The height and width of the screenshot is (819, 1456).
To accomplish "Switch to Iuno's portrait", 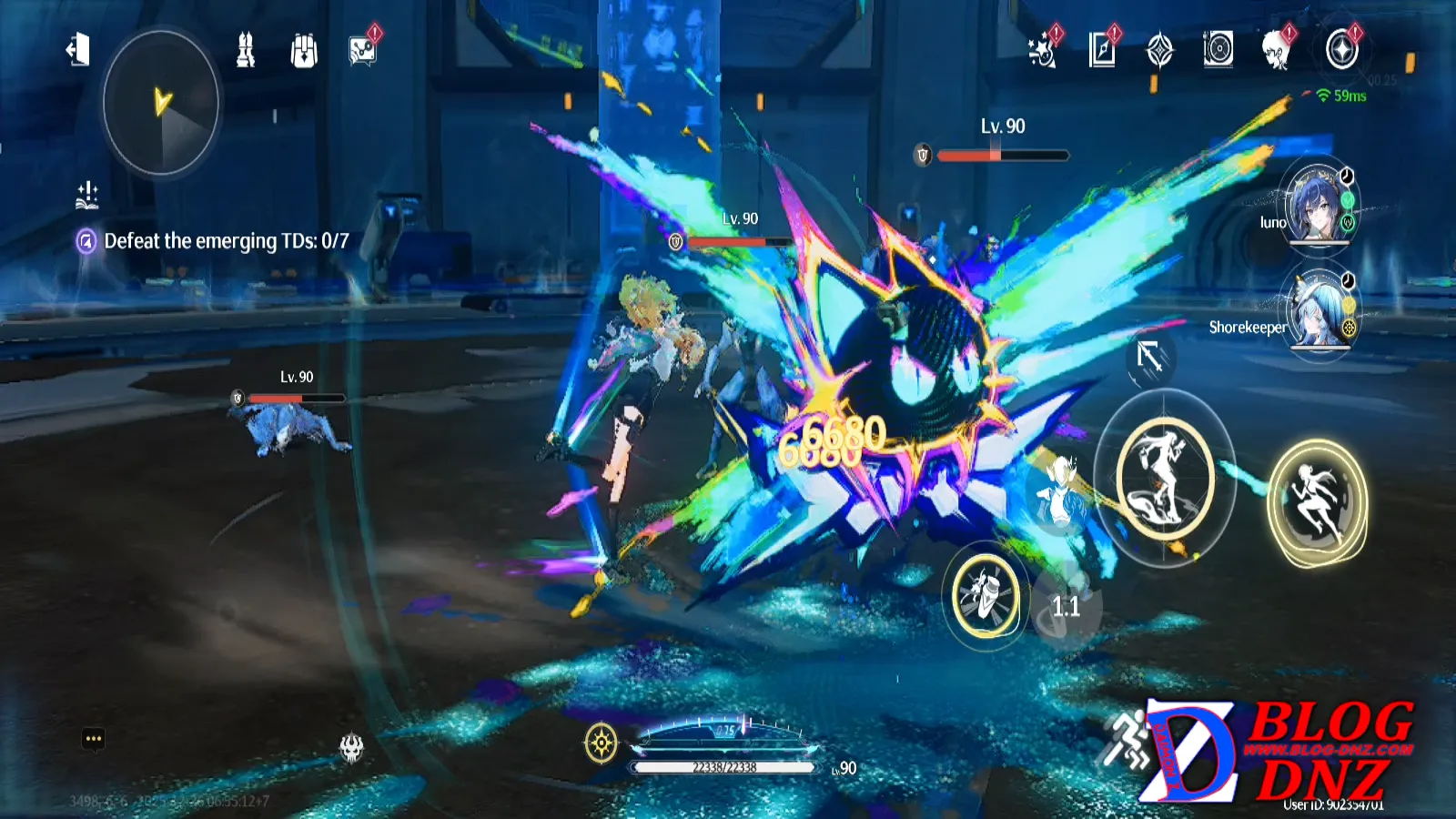I will [1317, 206].
